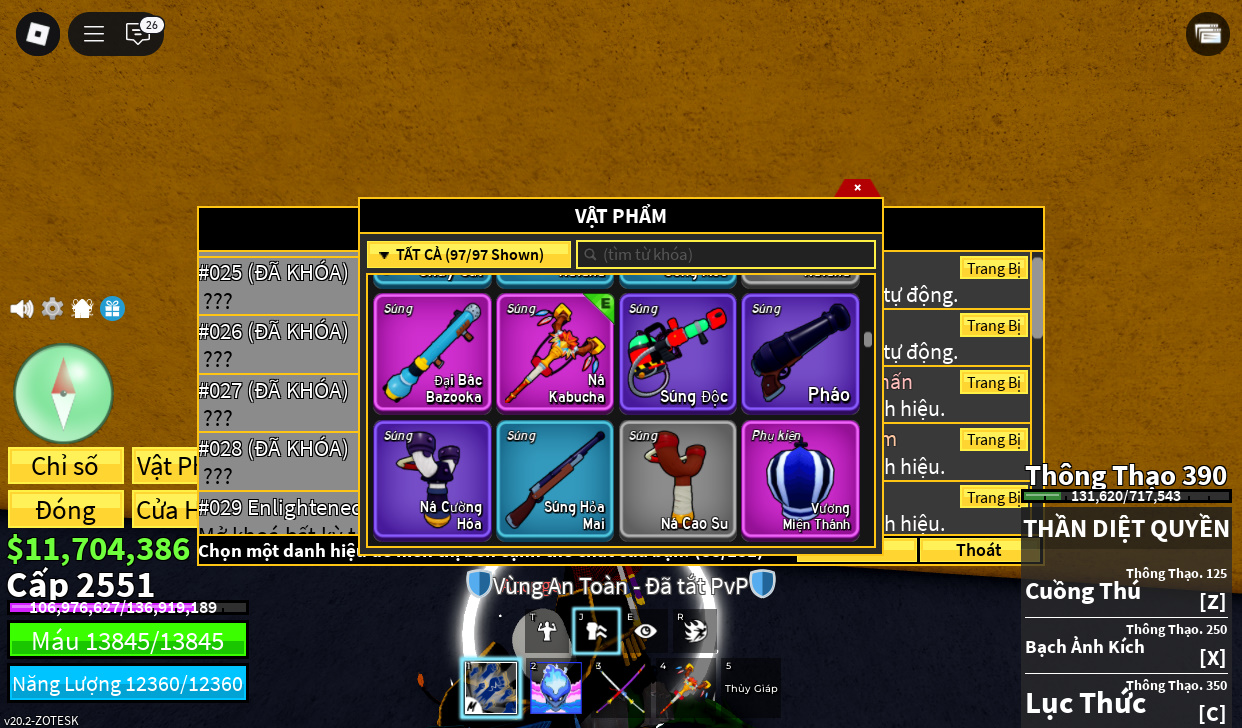Select the Ná Cao Su slingshot

(678, 479)
